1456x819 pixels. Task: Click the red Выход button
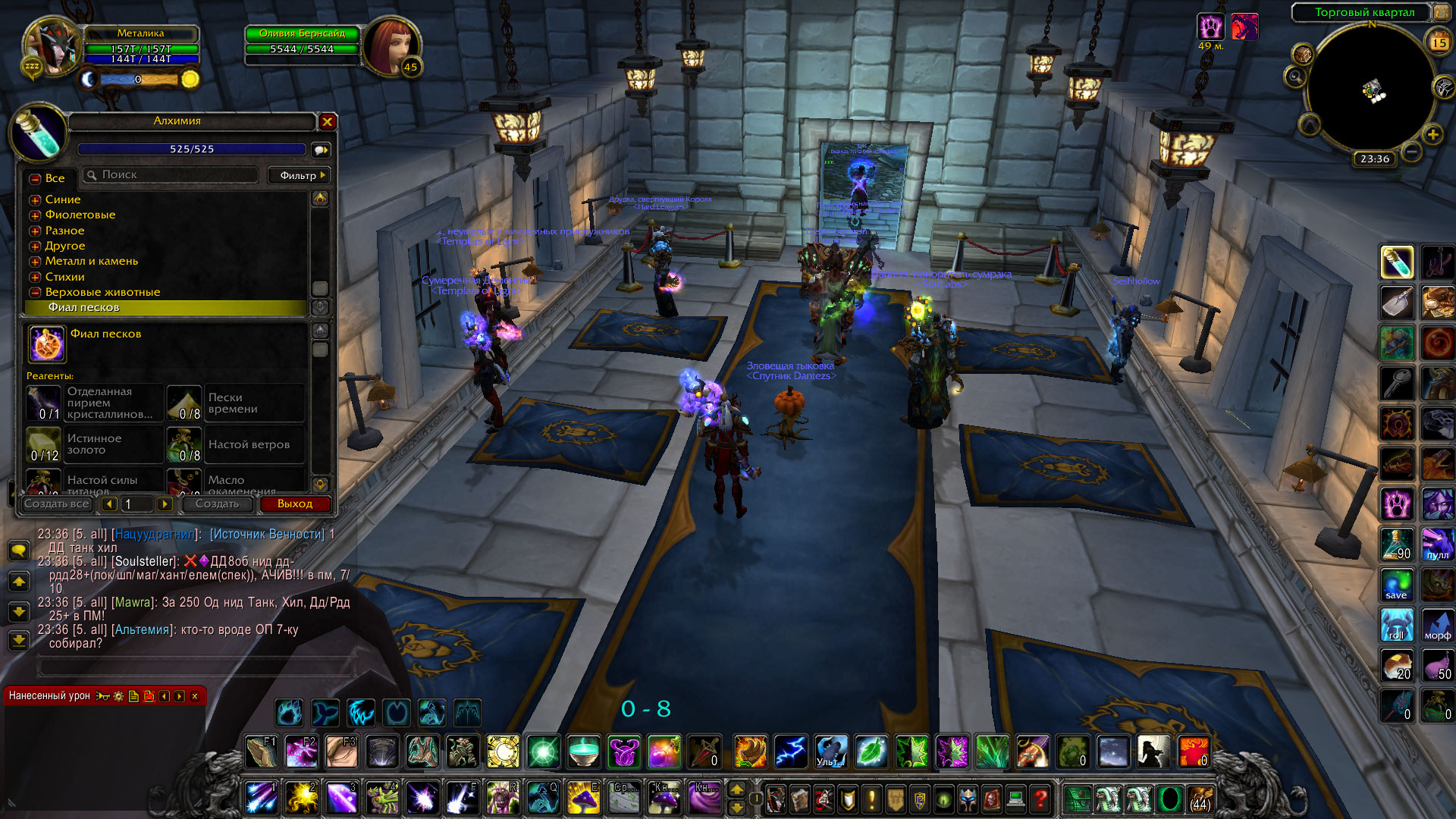[295, 504]
